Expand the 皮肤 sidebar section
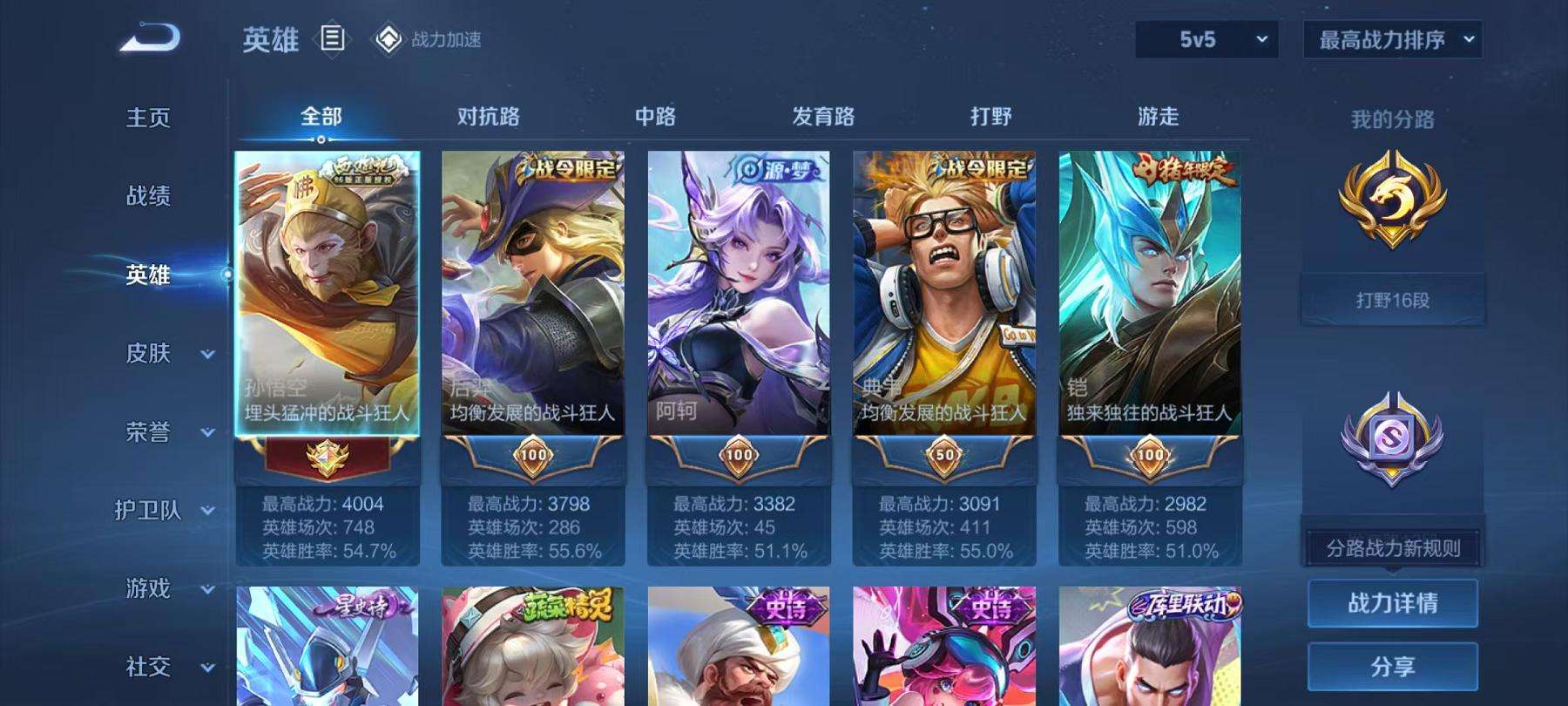The image size is (1568, 706). click(x=162, y=353)
